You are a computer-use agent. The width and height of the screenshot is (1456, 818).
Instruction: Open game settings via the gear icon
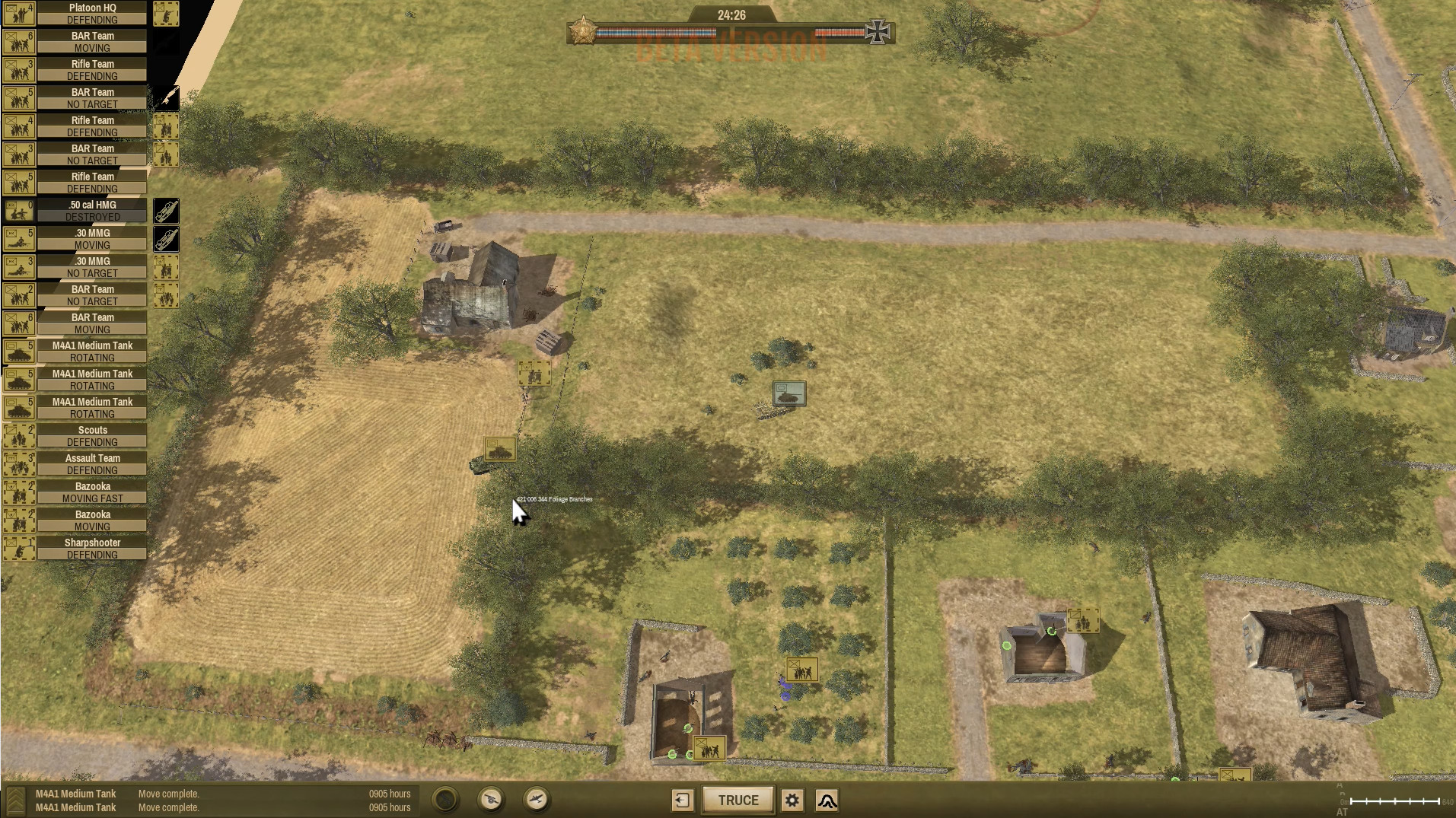click(x=792, y=800)
